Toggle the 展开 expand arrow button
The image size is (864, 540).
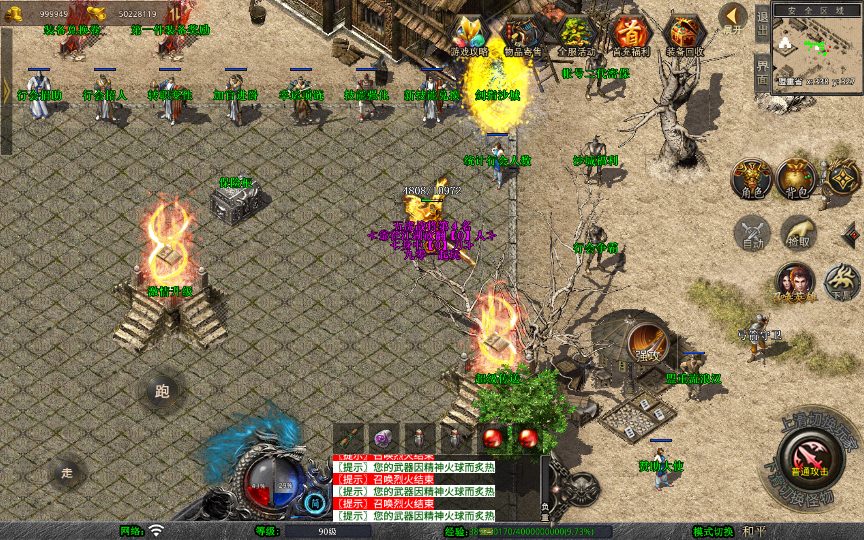[733, 17]
